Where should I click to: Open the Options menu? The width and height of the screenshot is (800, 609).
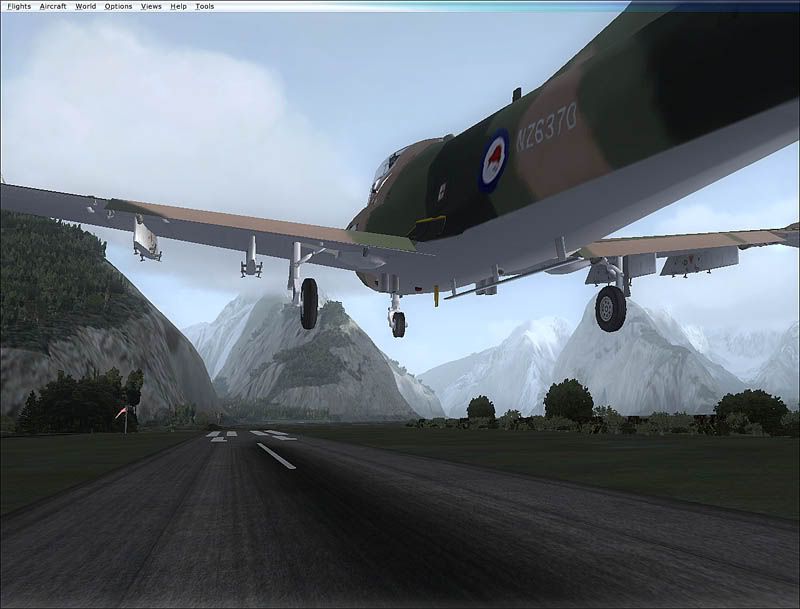pyautogui.click(x=118, y=6)
